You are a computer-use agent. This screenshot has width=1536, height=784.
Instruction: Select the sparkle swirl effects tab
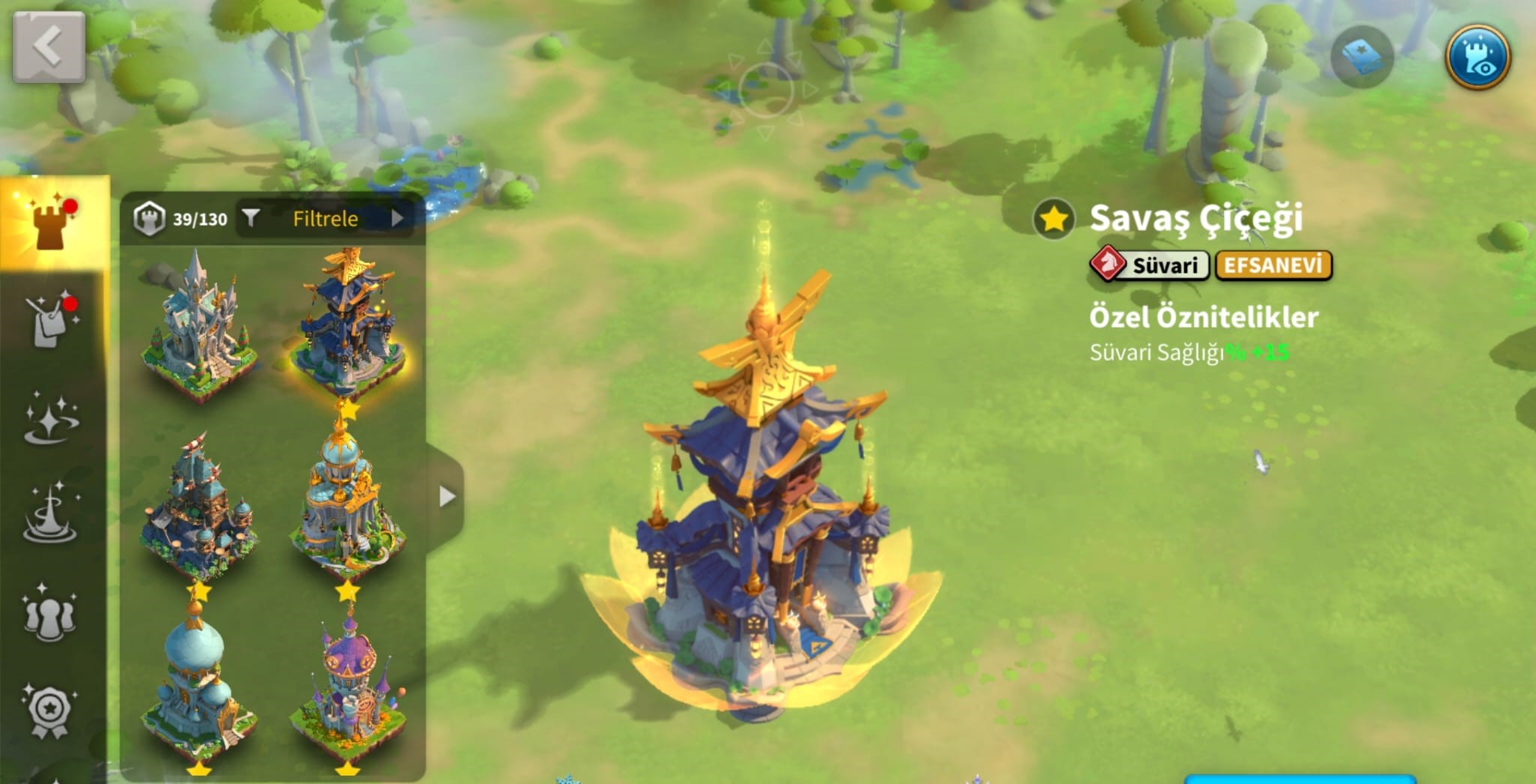point(51,418)
